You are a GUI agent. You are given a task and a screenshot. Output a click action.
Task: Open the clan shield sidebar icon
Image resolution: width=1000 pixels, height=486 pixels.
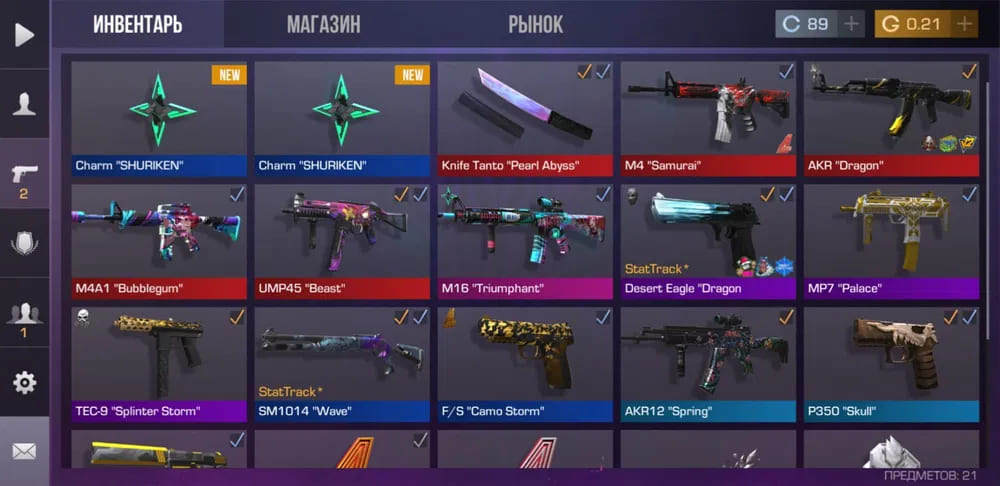(24, 244)
